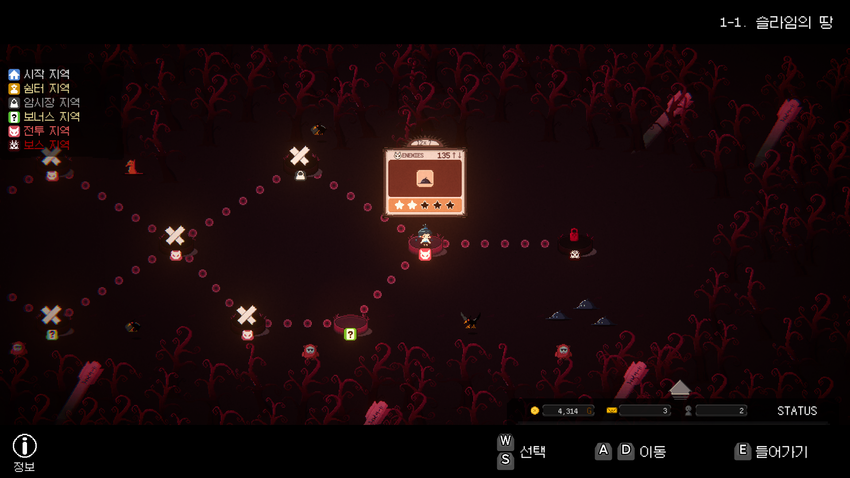This screenshot has height=478, width=850.
Task: Click the enemies info card with star rating
Action: coord(424,182)
